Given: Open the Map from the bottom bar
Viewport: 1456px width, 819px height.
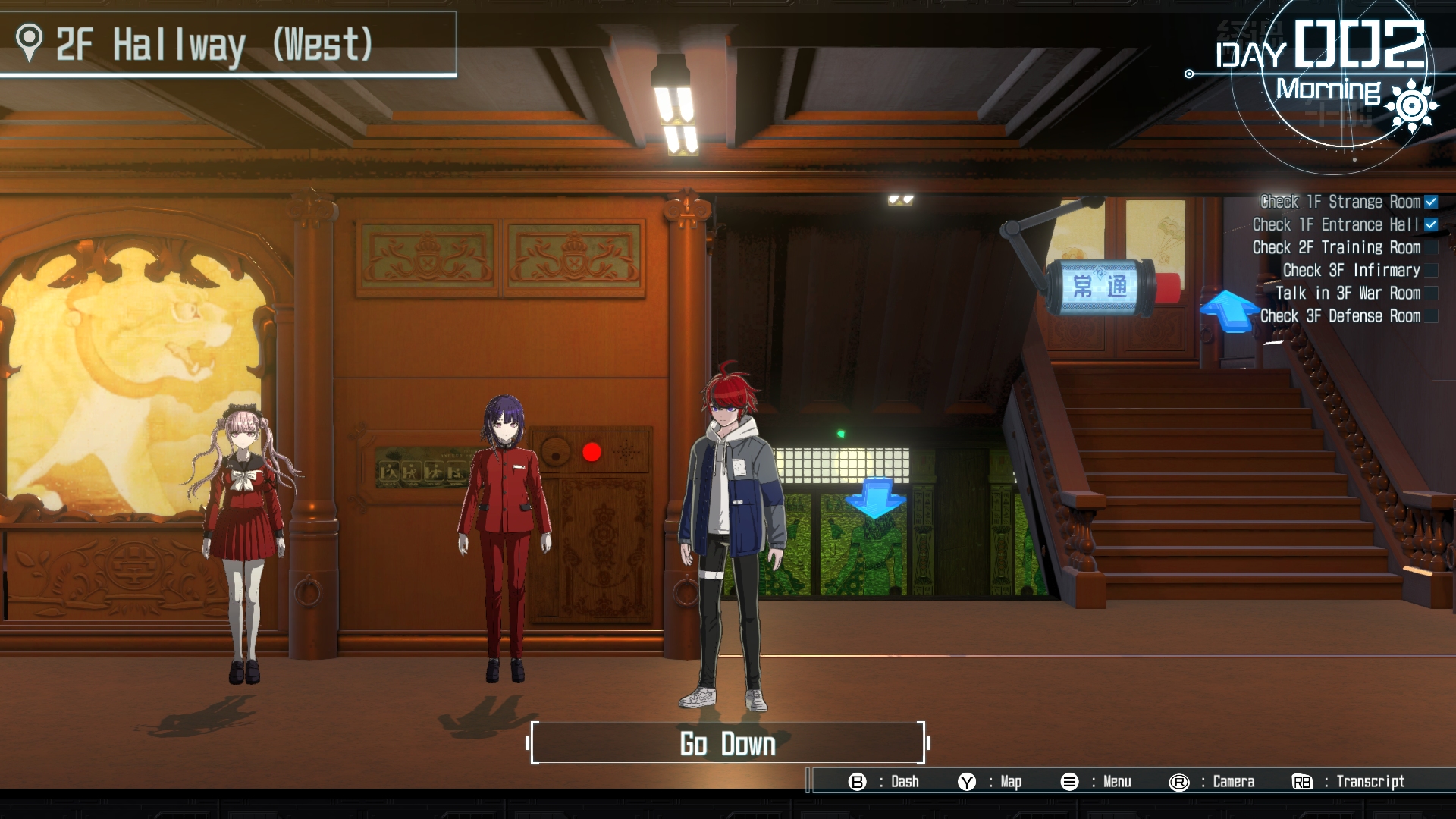Looking at the screenshot, I should [x=990, y=782].
